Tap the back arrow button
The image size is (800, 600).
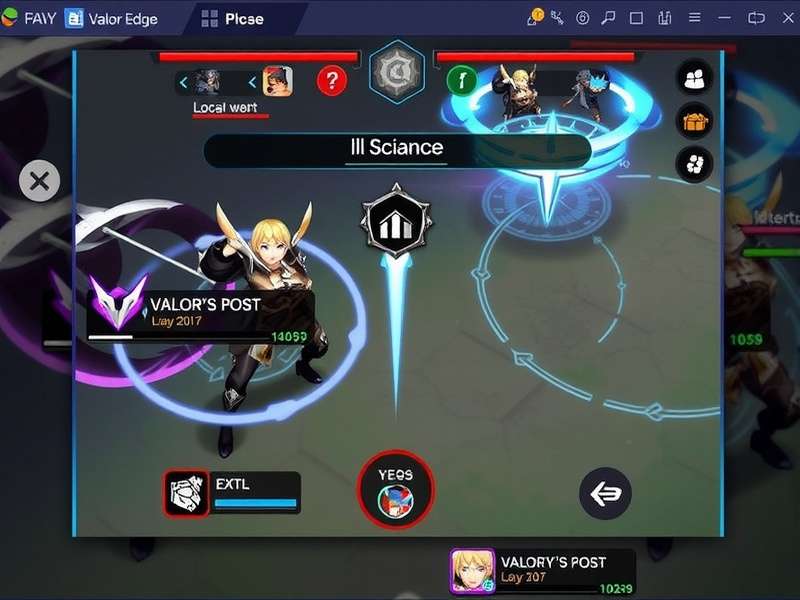tap(605, 493)
